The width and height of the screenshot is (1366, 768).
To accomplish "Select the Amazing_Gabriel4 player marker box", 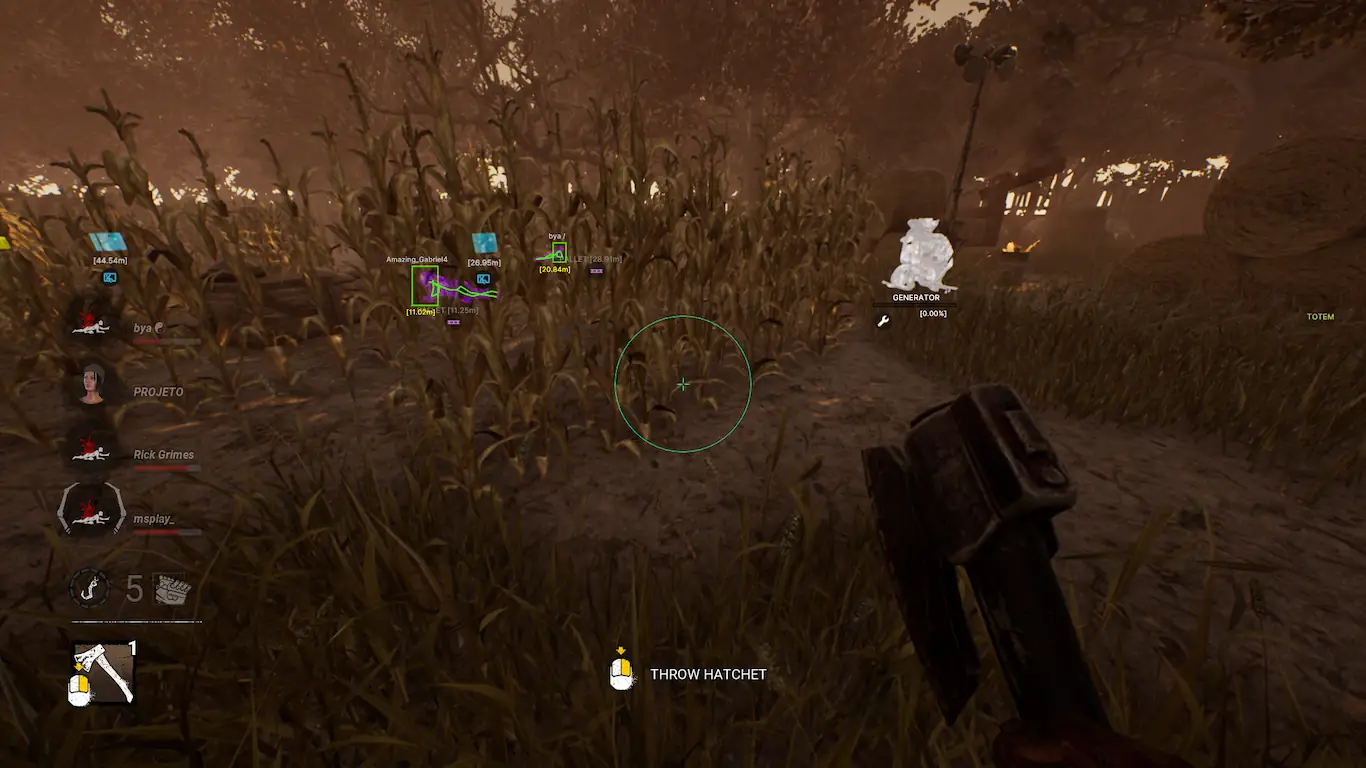I will (425, 285).
